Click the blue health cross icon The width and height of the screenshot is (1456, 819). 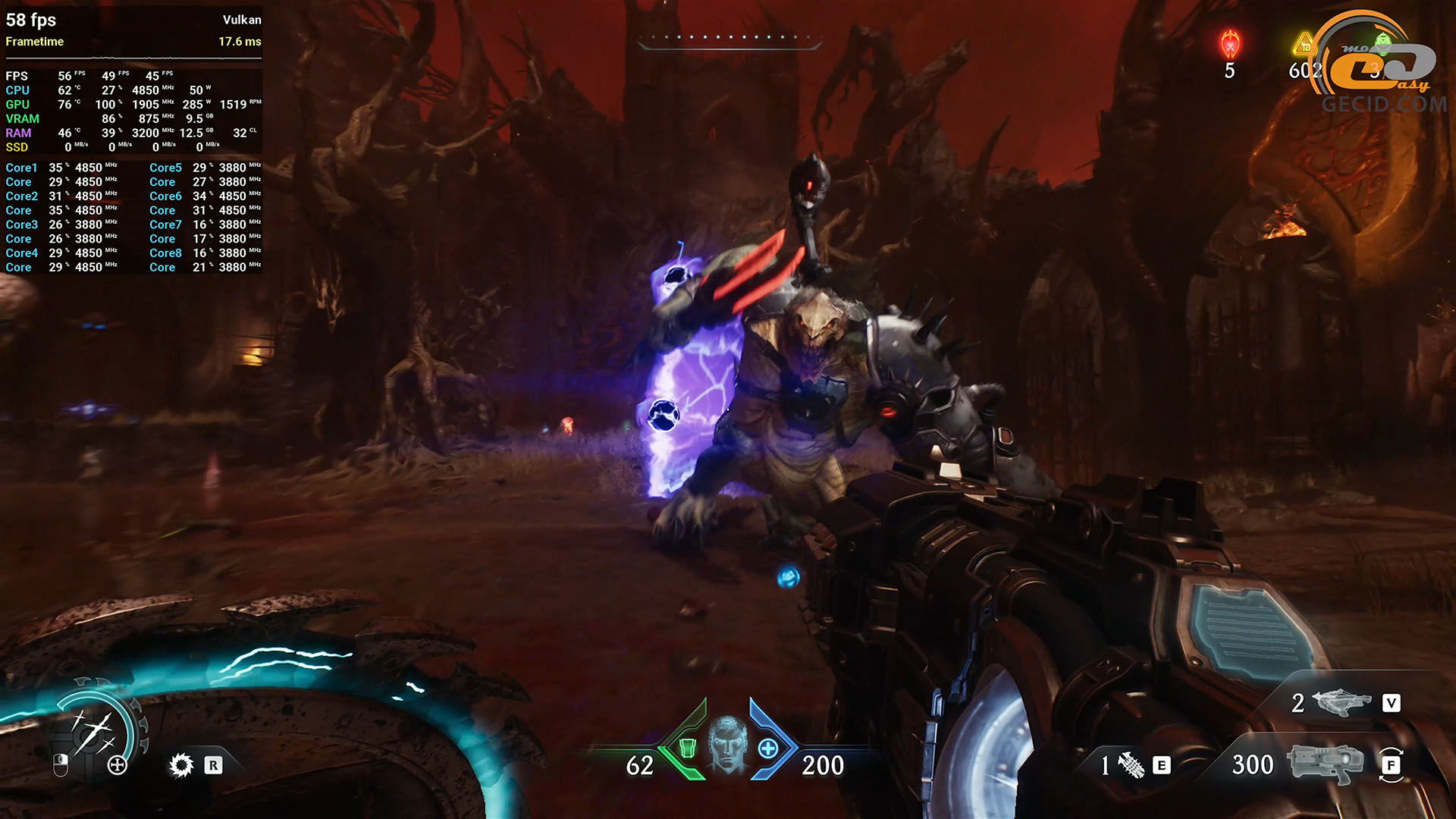coord(768,749)
